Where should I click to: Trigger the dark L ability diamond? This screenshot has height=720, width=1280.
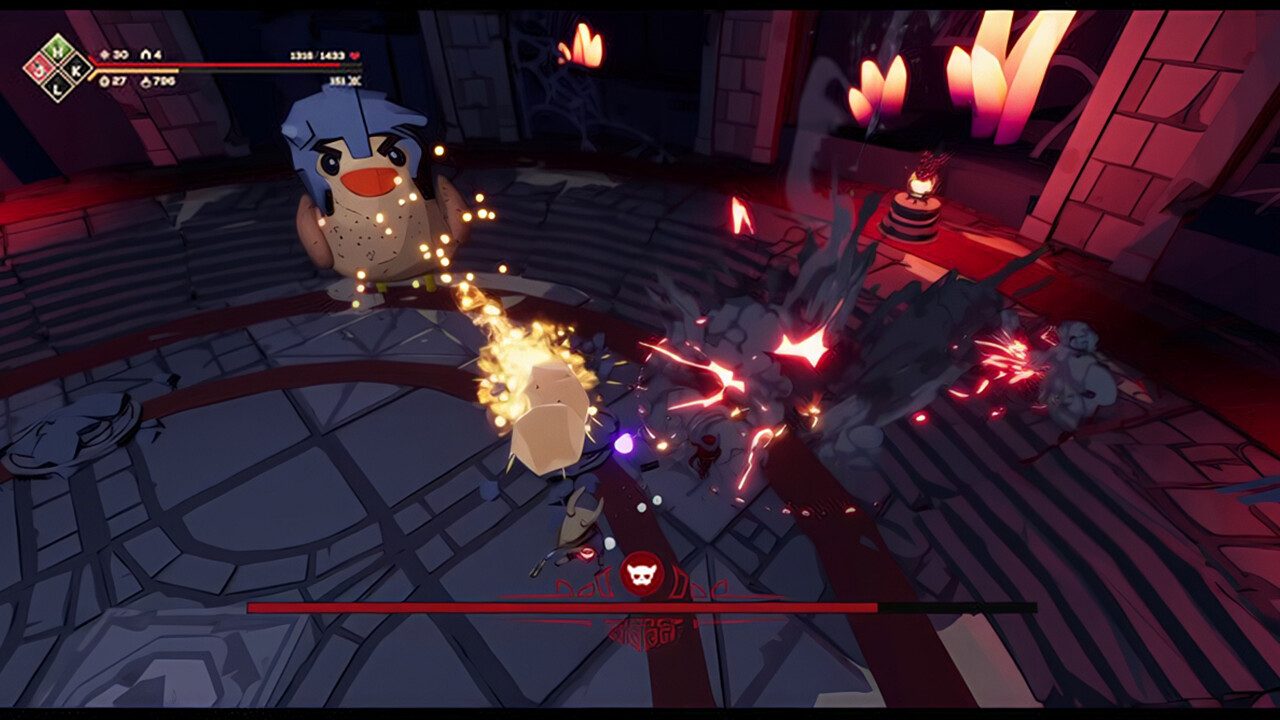click(x=58, y=87)
